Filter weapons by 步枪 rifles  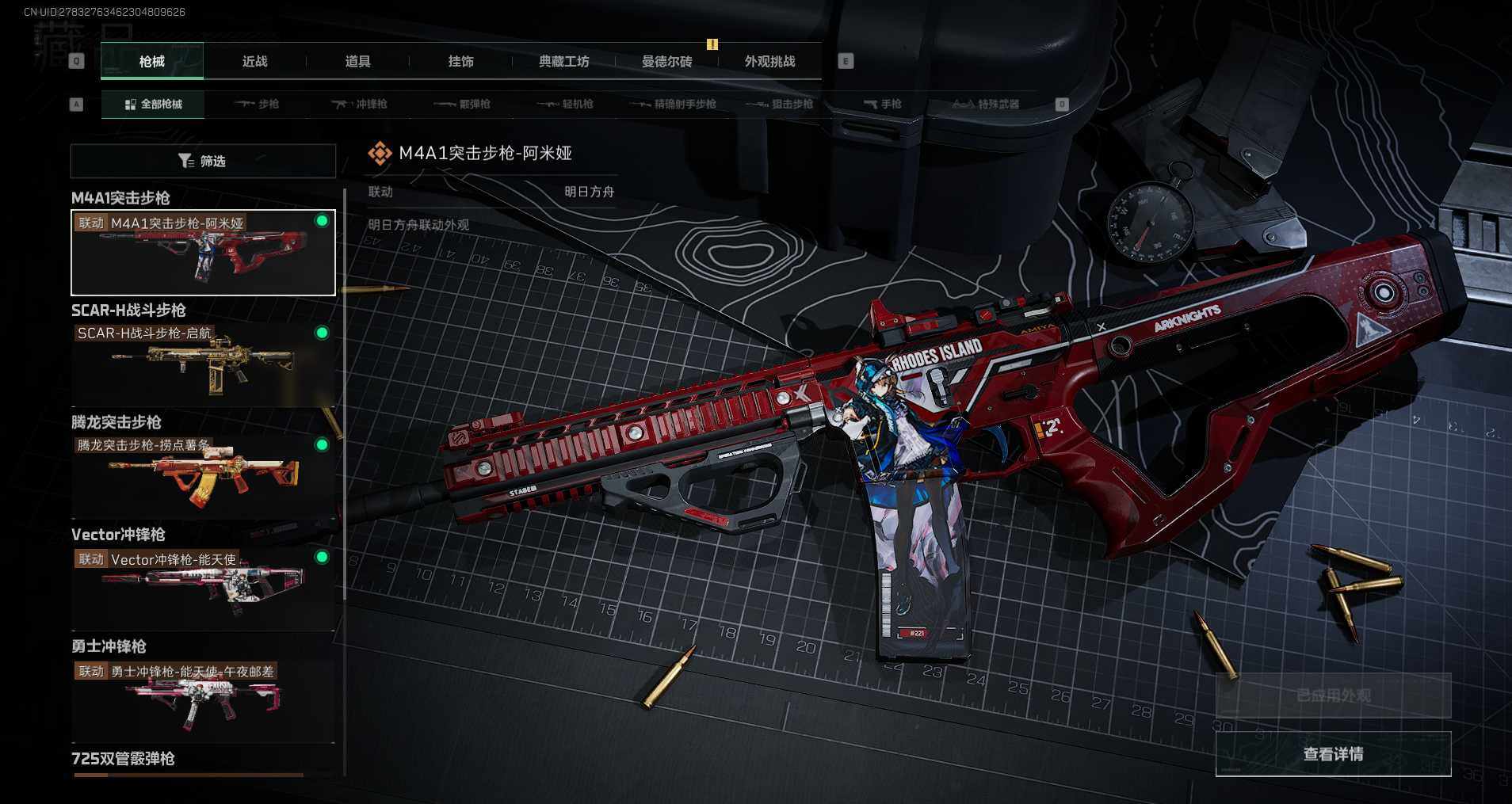[x=258, y=105]
